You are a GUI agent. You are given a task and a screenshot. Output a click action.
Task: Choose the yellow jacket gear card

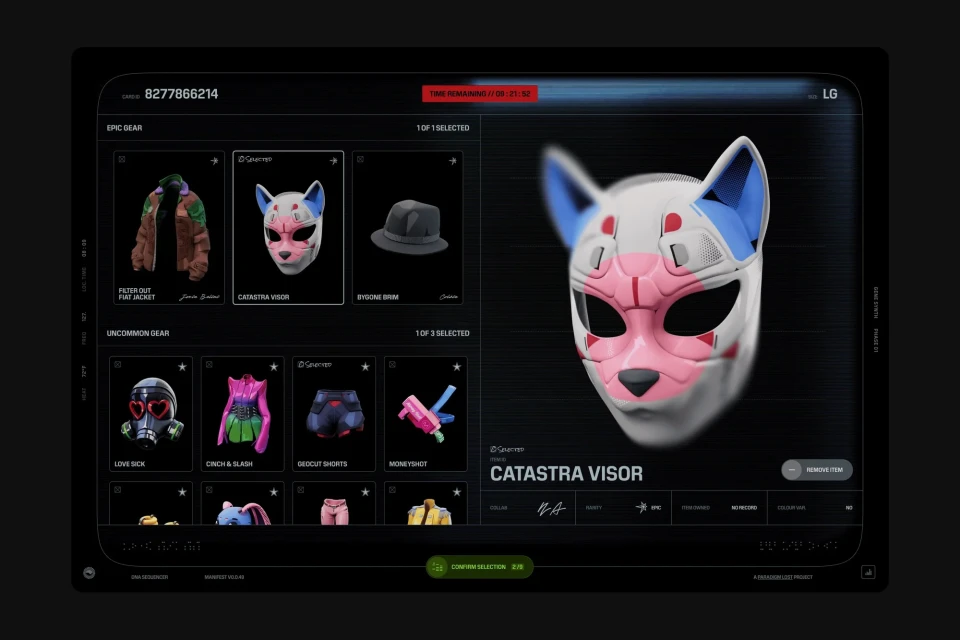coord(425,504)
